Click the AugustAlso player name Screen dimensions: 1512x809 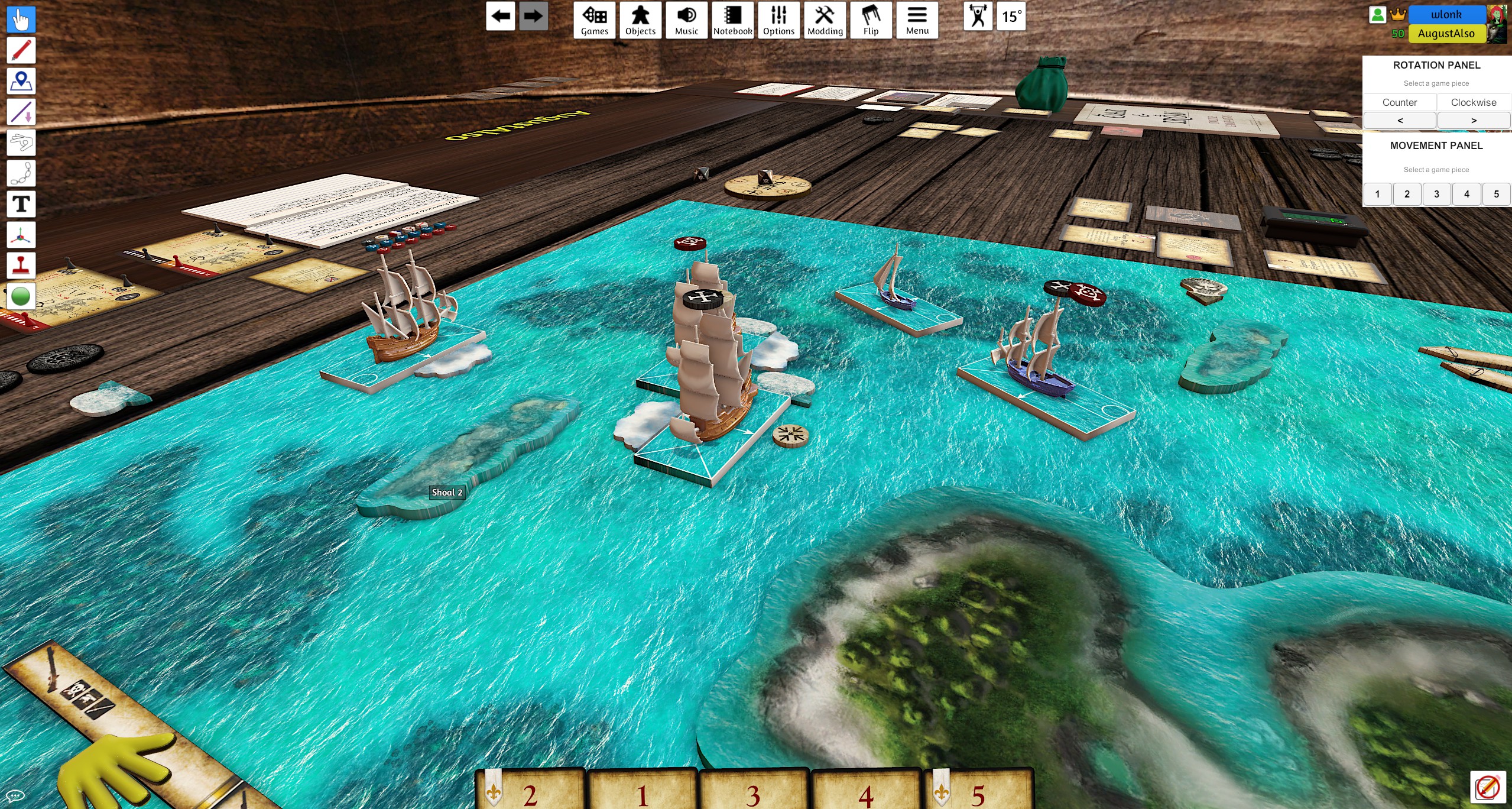[1446, 34]
